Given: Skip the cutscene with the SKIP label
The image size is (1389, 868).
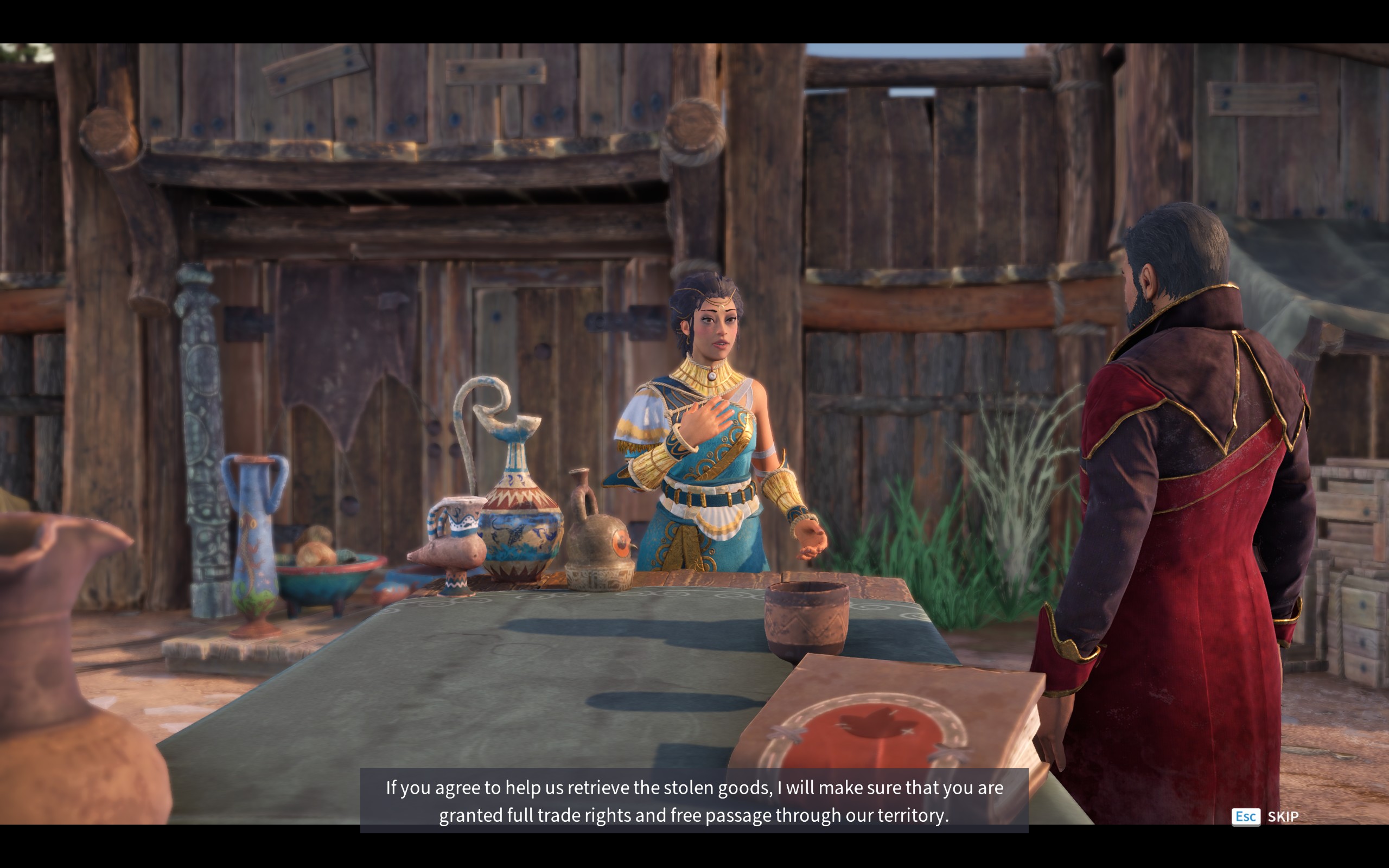Looking at the screenshot, I should (1282, 816).
